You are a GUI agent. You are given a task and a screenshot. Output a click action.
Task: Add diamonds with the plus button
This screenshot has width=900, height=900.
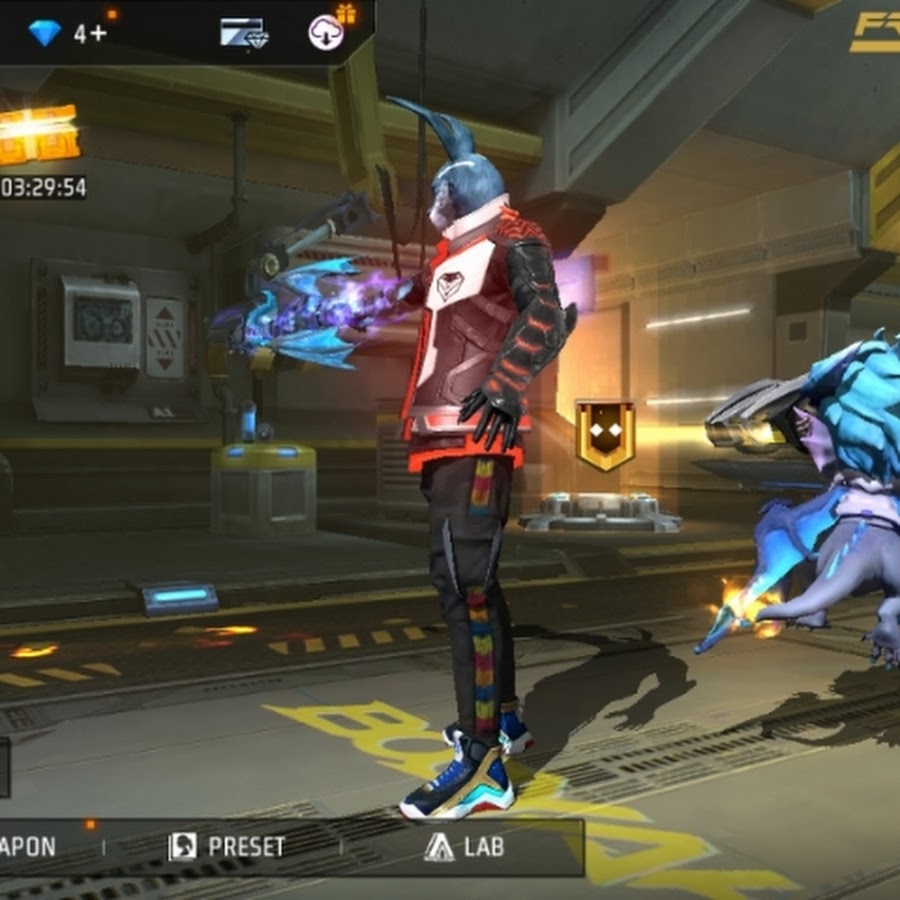click(90, 33)
